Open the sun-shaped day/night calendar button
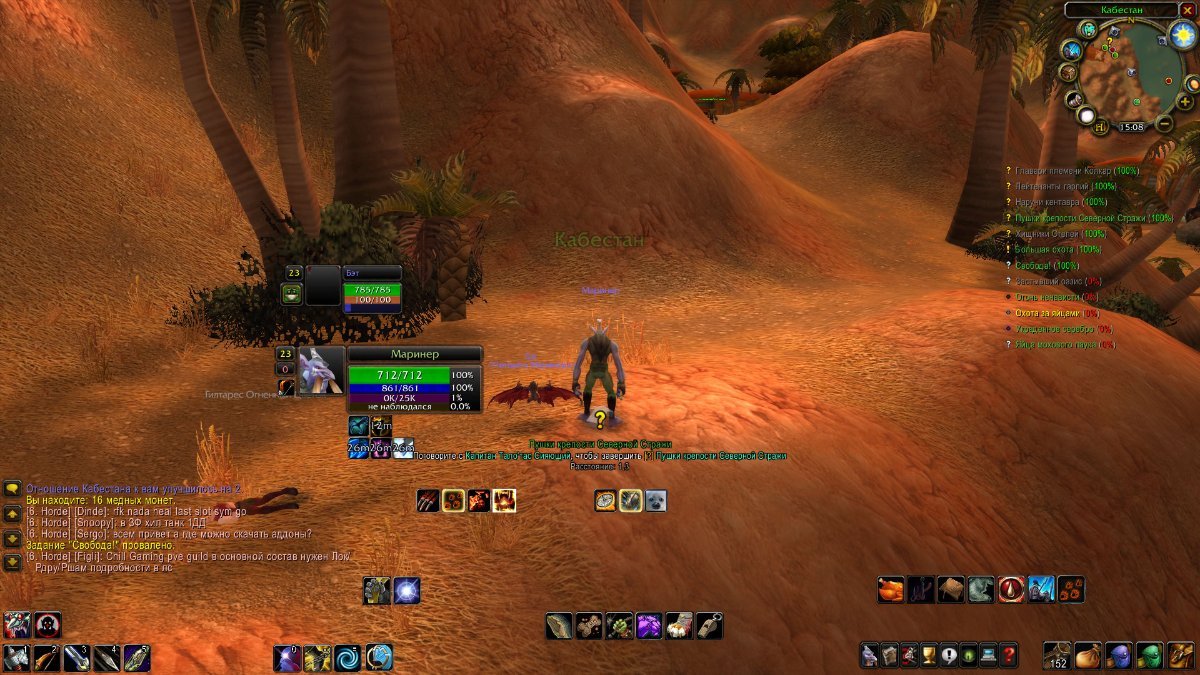 [1182, 36]
